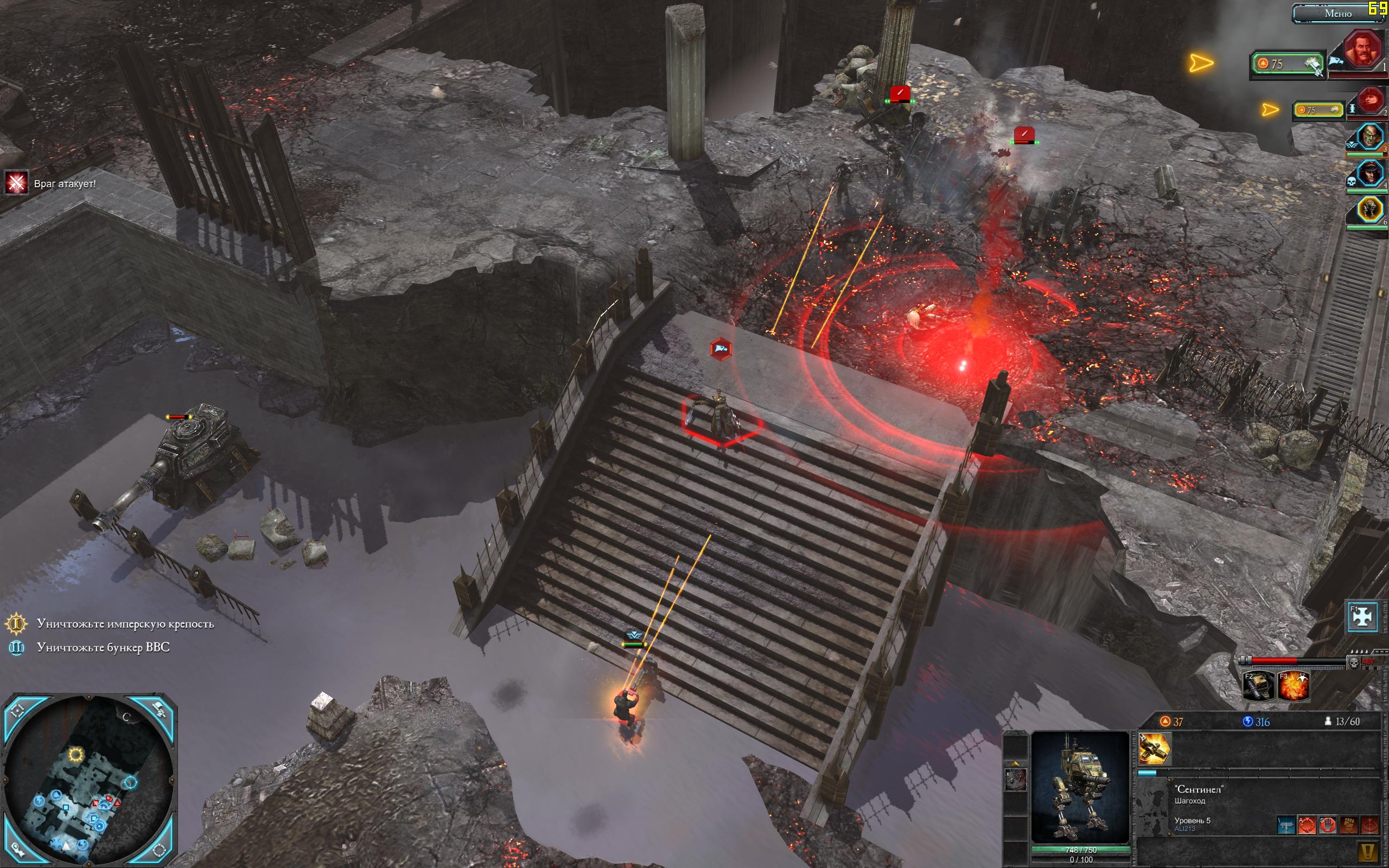This screenshot has height=868, width=1389.
Task: Activate the F3 fiery explosion global ability
Action: 1293,686
